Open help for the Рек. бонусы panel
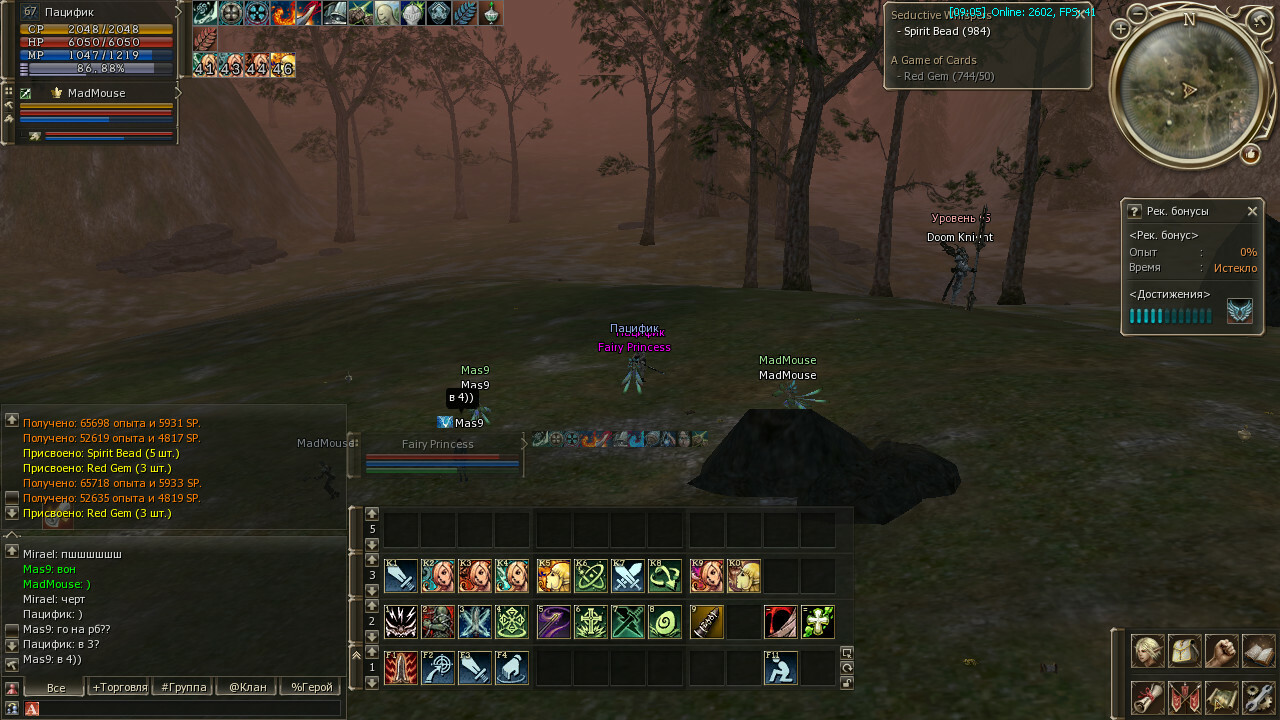1280x720 pixels. (x=1134, y=212)
